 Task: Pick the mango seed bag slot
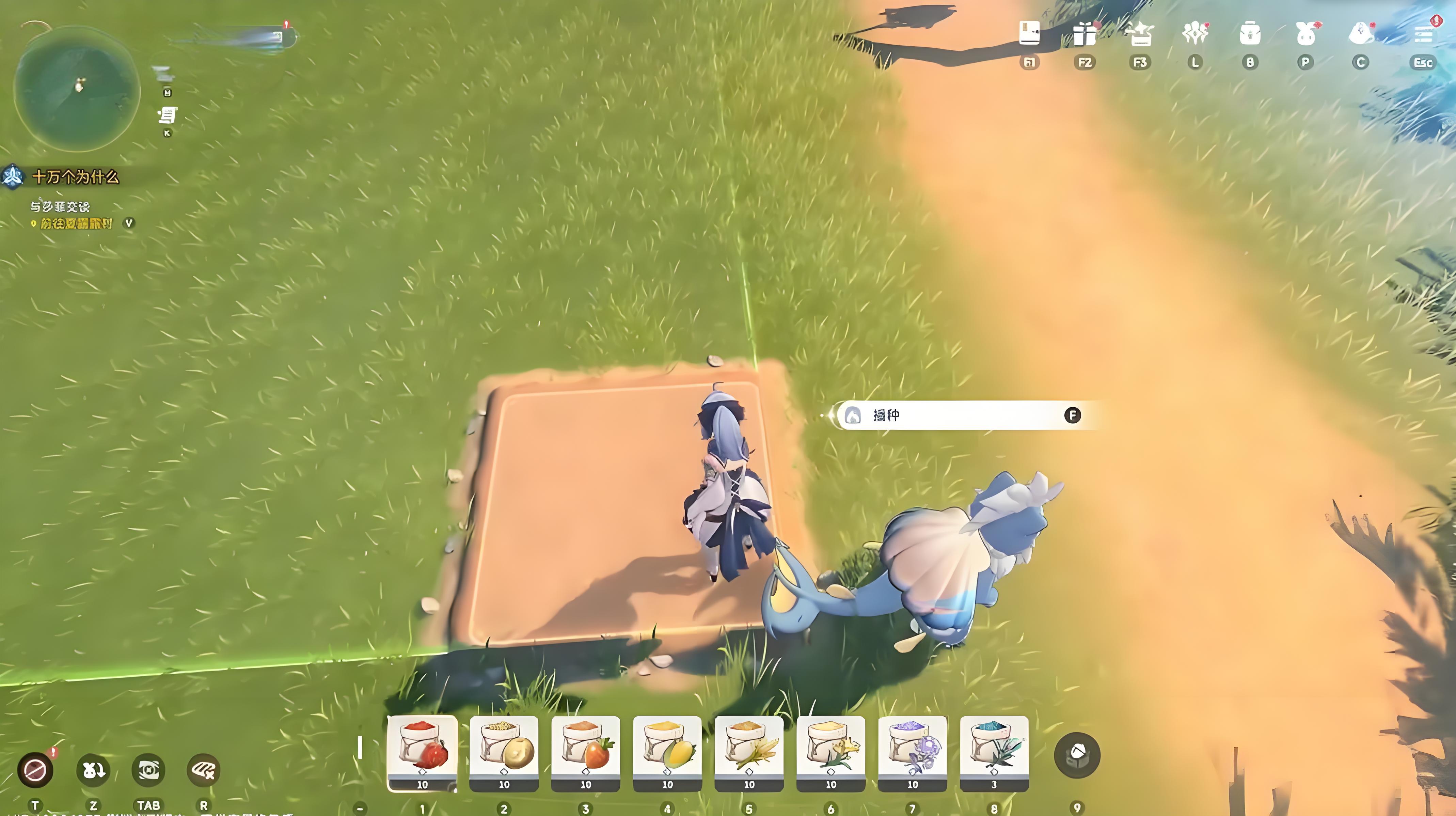(667, 752)
